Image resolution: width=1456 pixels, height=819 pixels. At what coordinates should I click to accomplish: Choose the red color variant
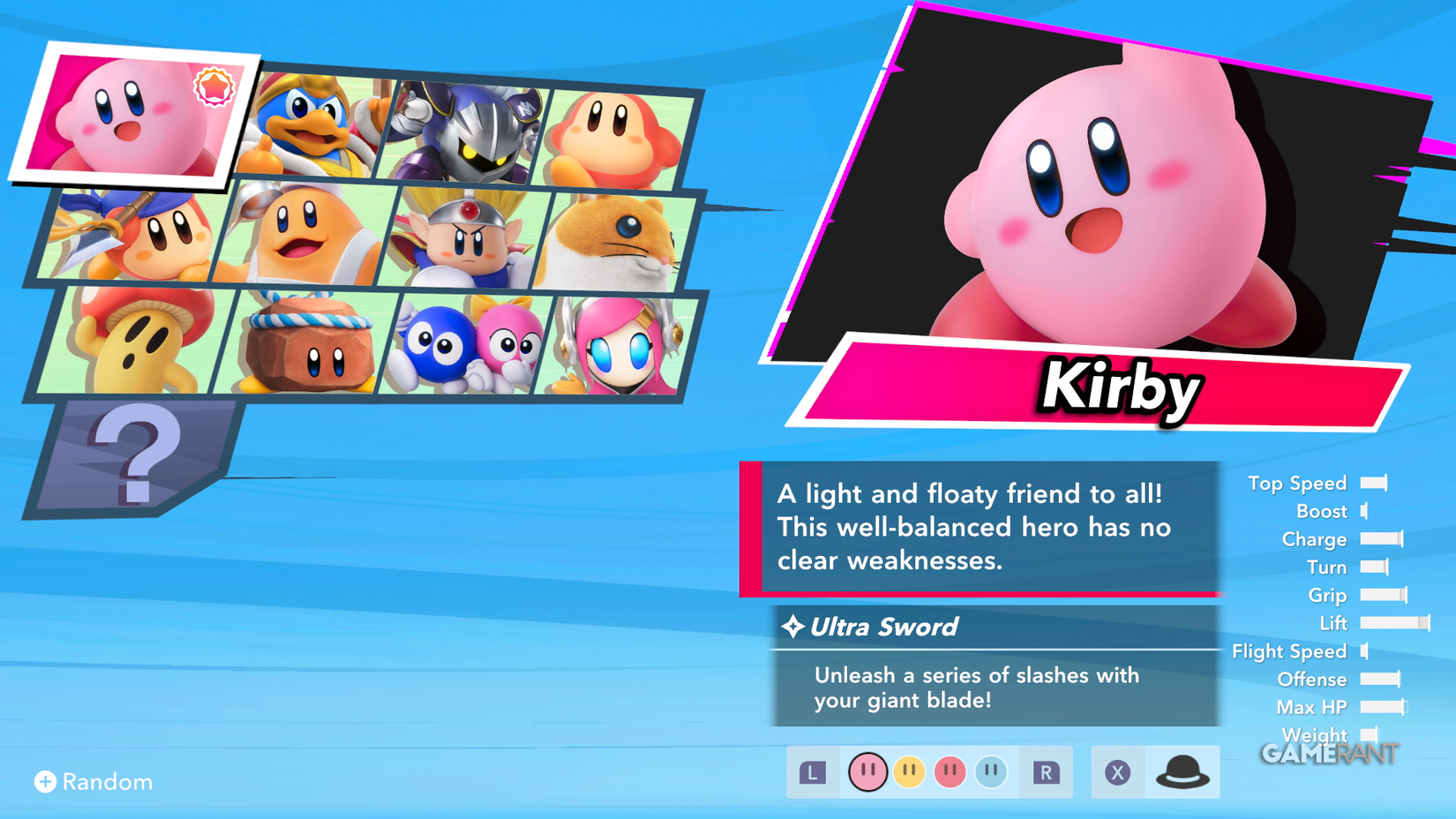pyautogui.click(x=949, y=770)
